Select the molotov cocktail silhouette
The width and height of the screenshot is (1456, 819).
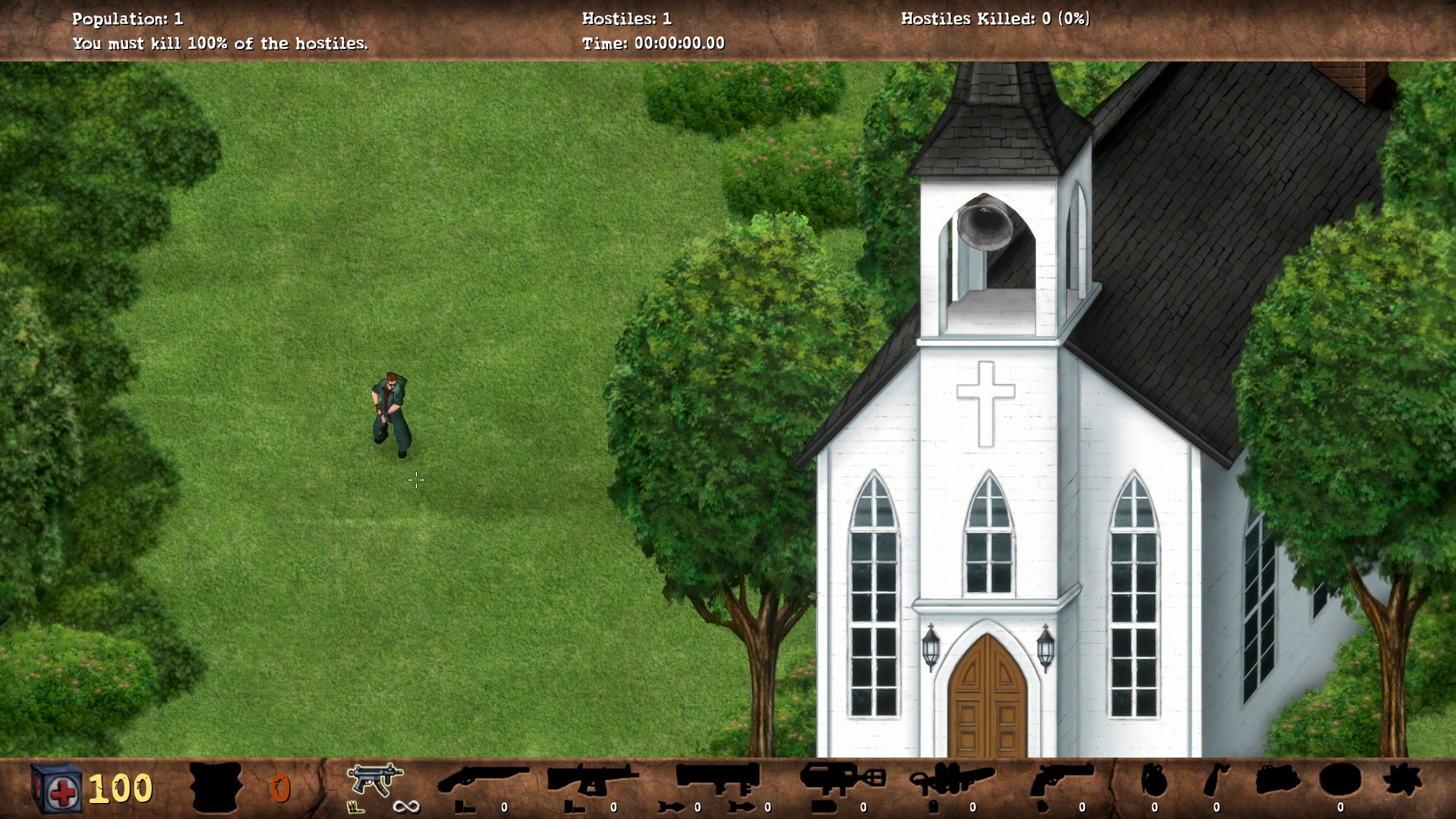[x=1217, y=780]
